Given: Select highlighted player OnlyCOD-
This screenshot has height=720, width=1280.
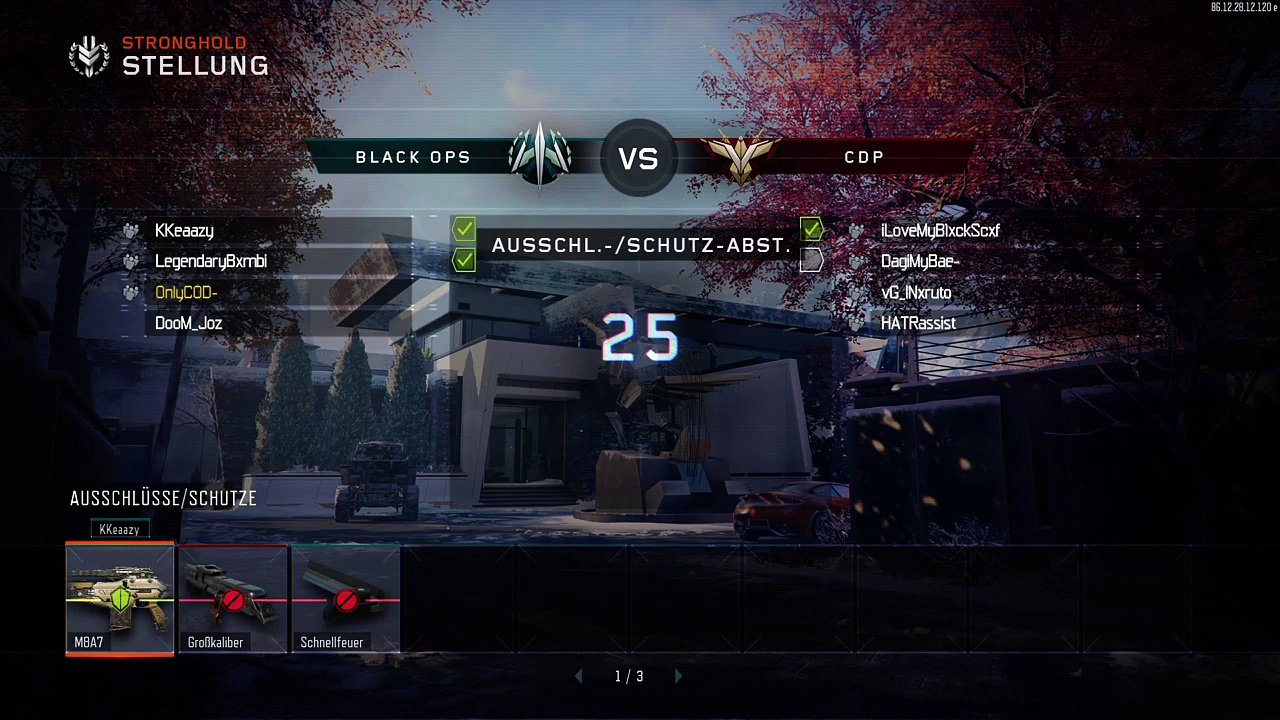Looking at the screenshot, I should (x=186, y=293).
